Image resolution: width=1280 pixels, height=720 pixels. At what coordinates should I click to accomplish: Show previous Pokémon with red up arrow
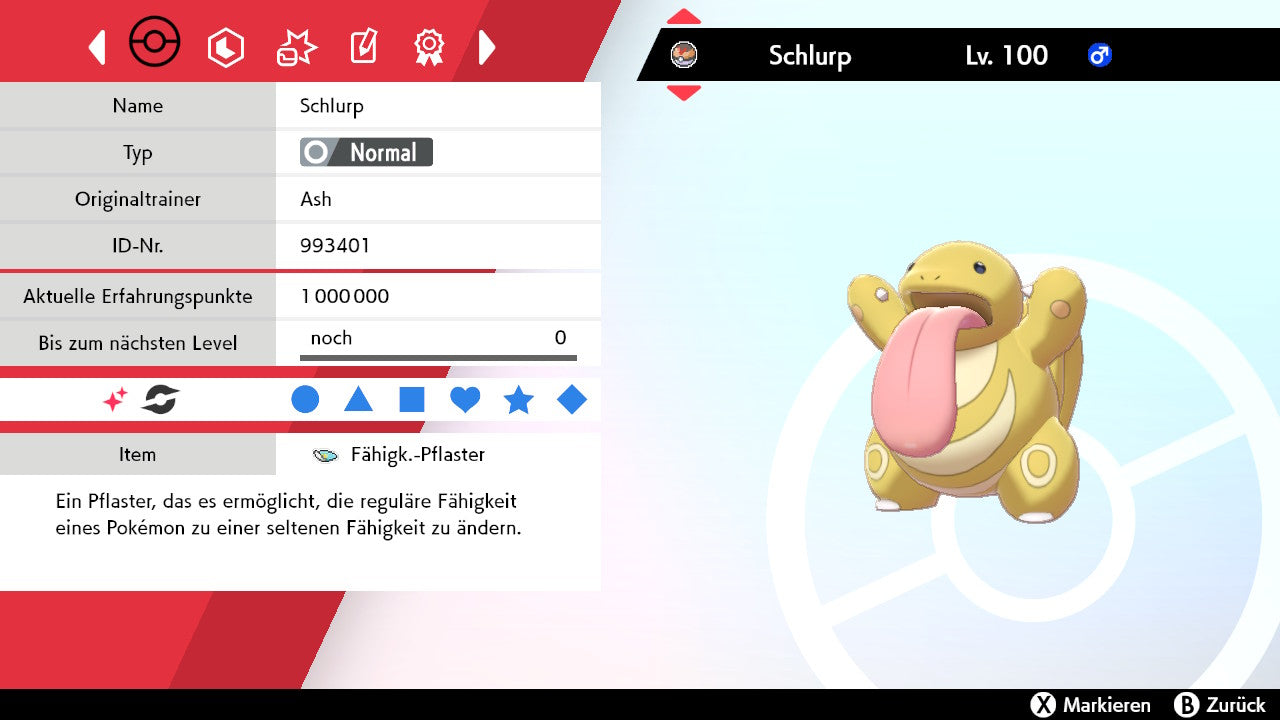684,17
